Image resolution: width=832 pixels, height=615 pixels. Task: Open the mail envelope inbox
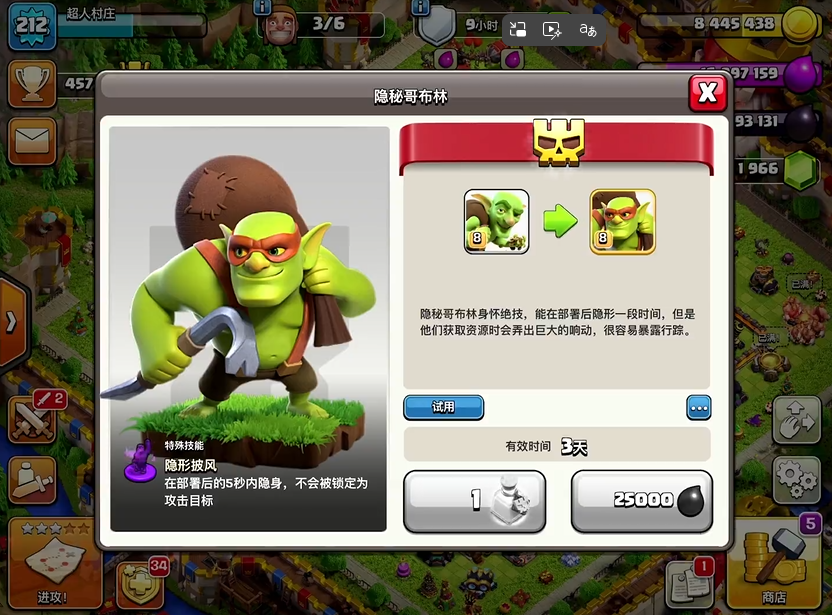pos(32,141)
